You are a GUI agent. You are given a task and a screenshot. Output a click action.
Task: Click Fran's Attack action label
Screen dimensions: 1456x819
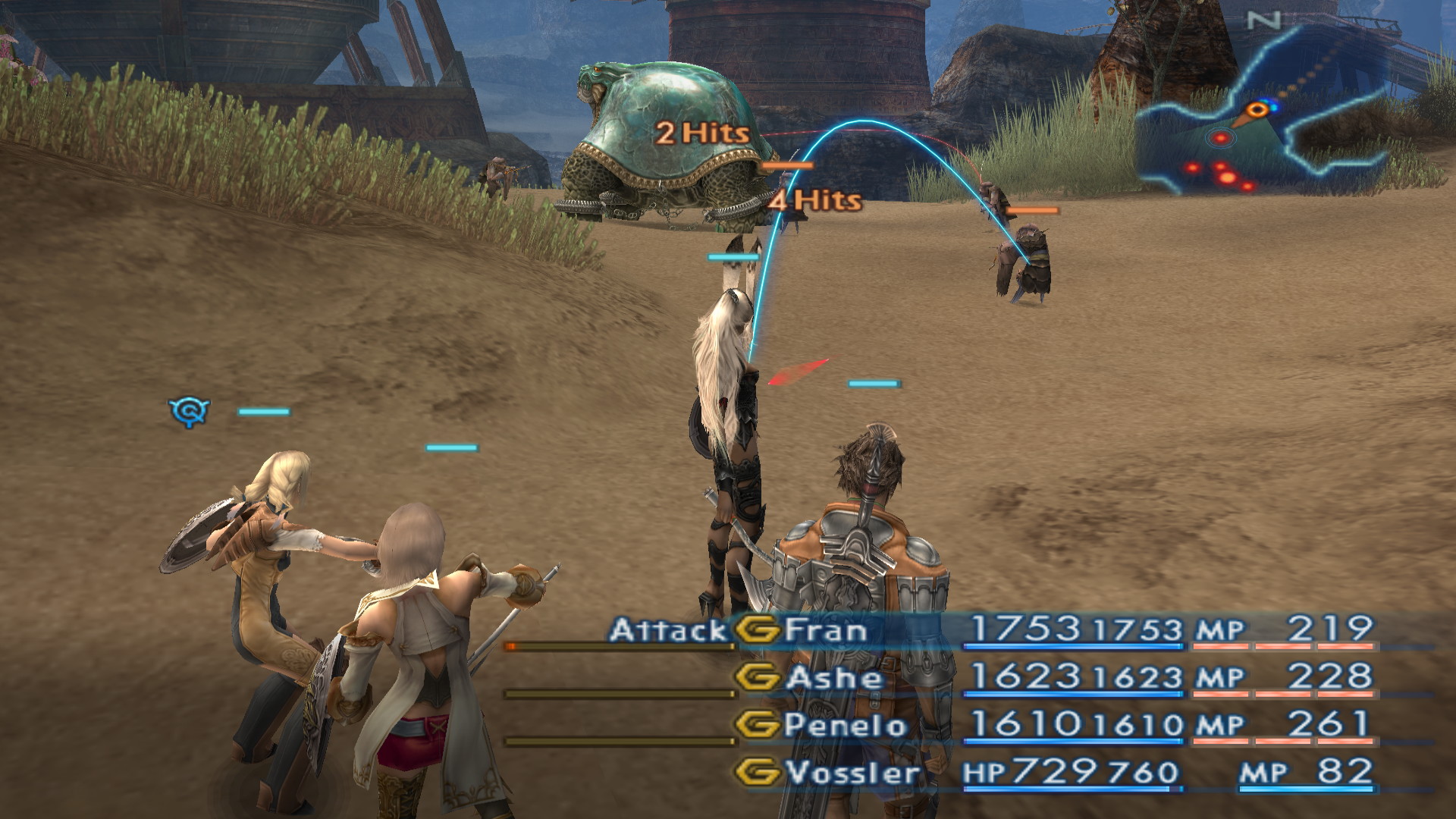(668, 630)
